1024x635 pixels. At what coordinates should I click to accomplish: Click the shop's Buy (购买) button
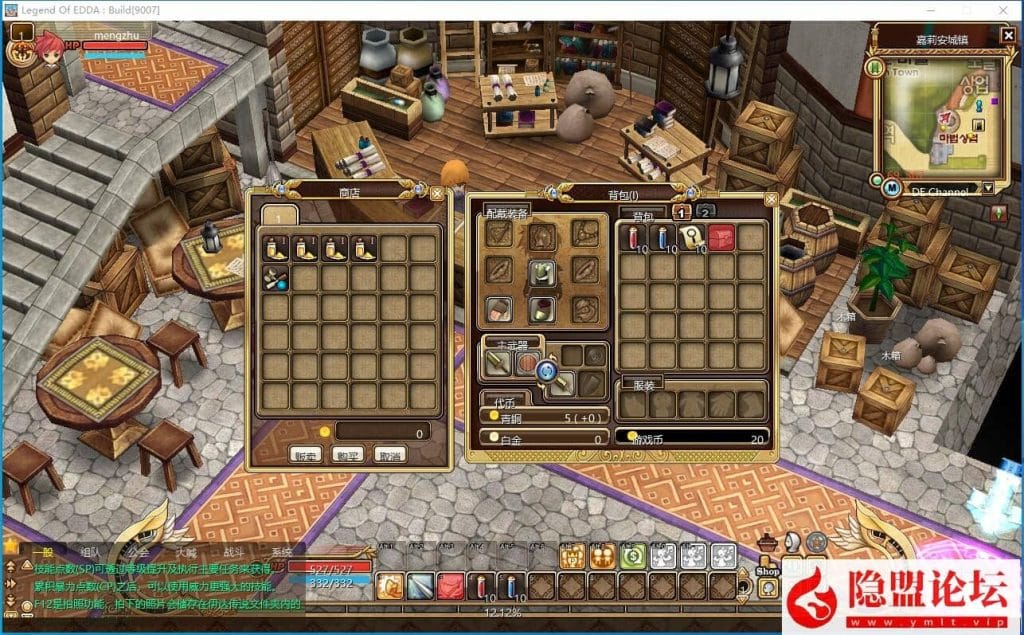(348, 454)
